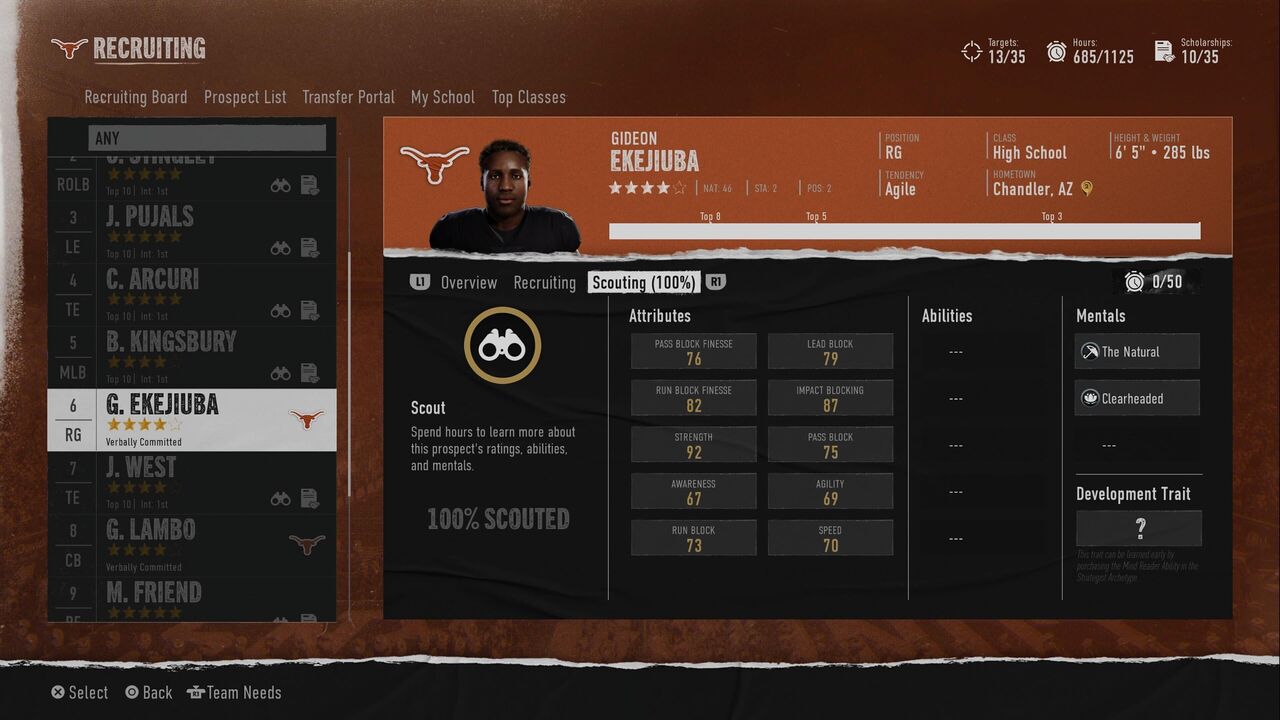Image resolution: width=1280 pixels, height=720 pixels.
Task: Select prospect B. Kingsbury
Action: [192, 357]
